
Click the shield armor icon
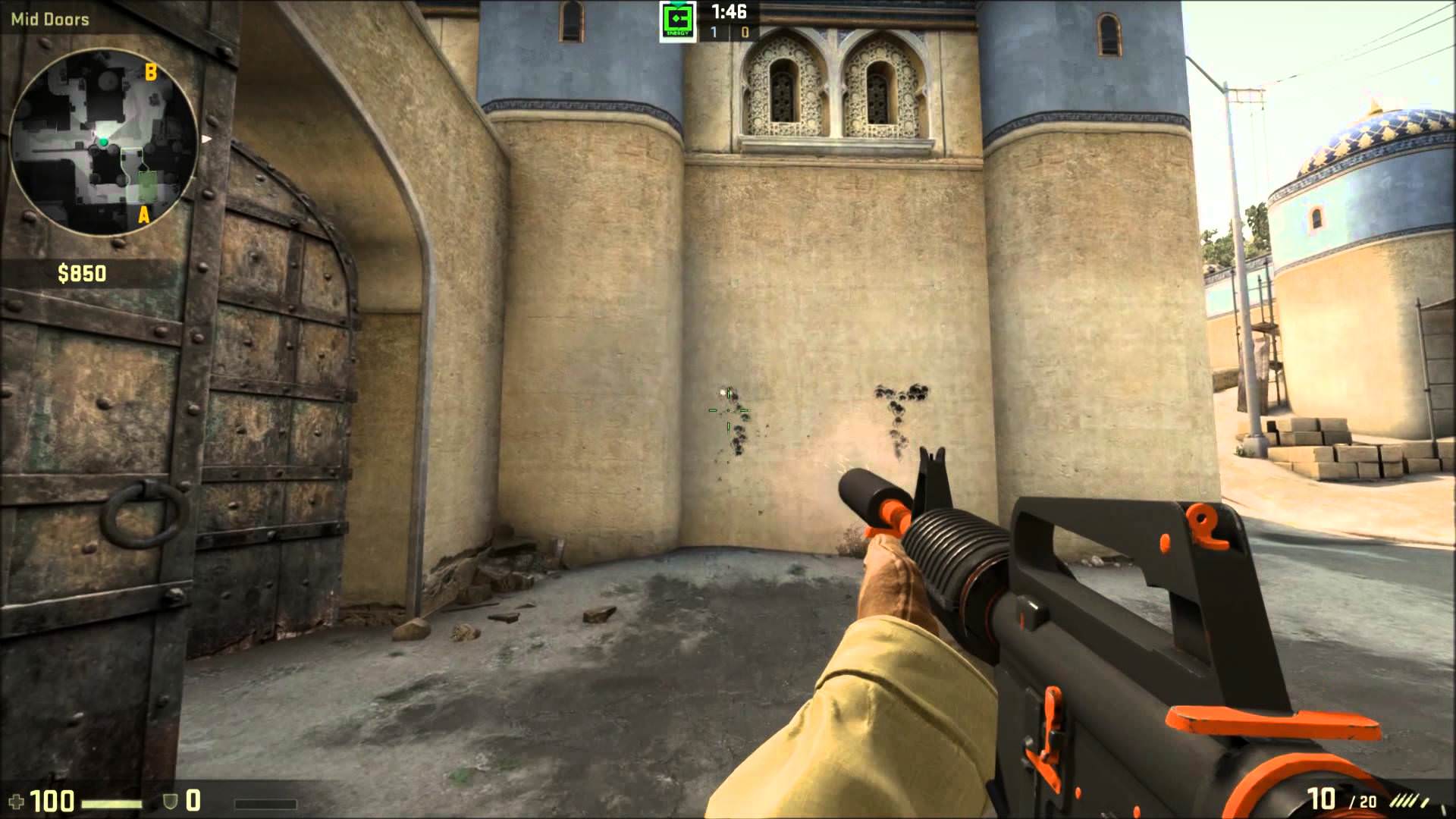tap(171, 801)
